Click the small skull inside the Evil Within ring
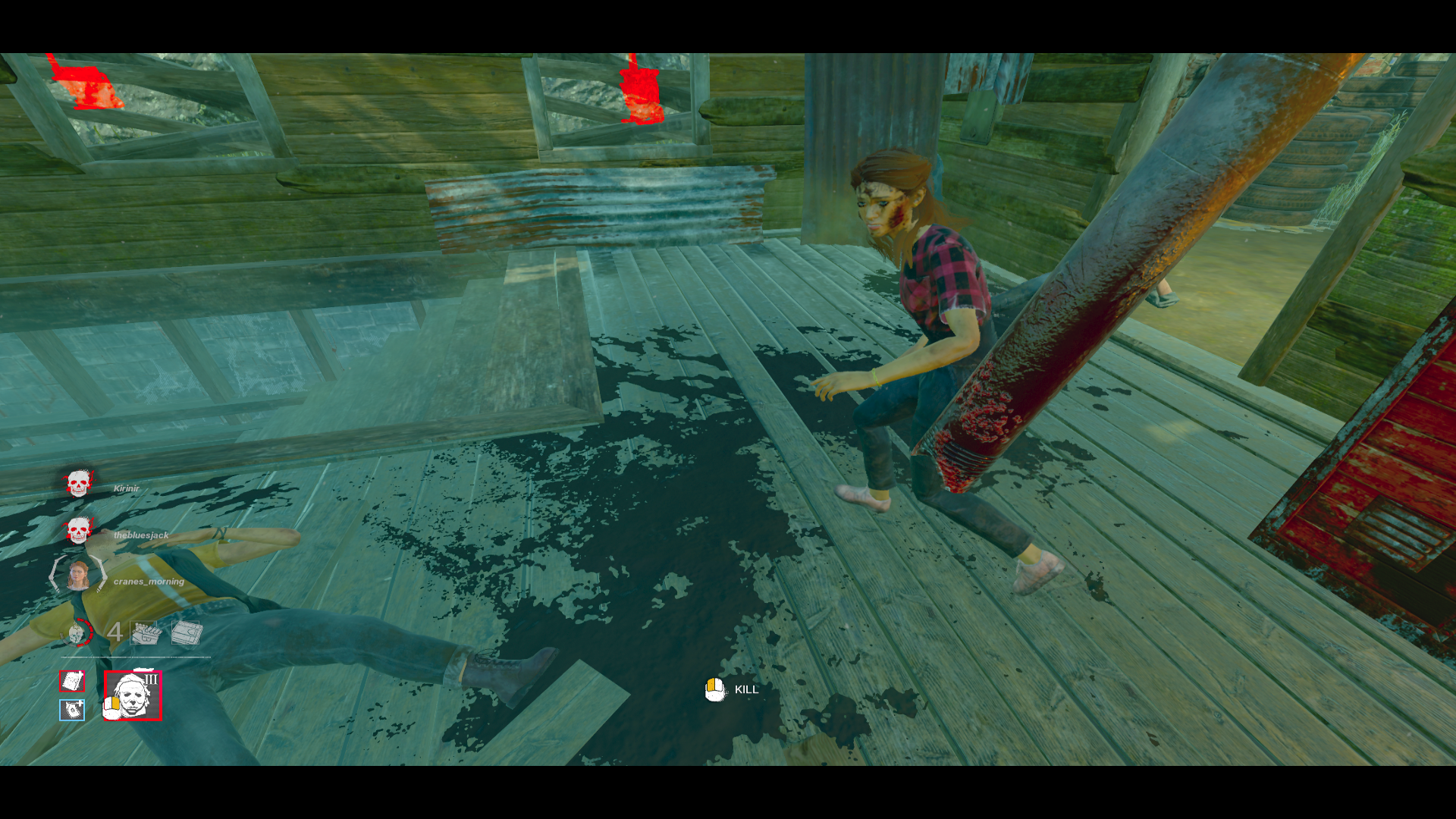This screenshot has width=1456, height=819. click(75, 632)
